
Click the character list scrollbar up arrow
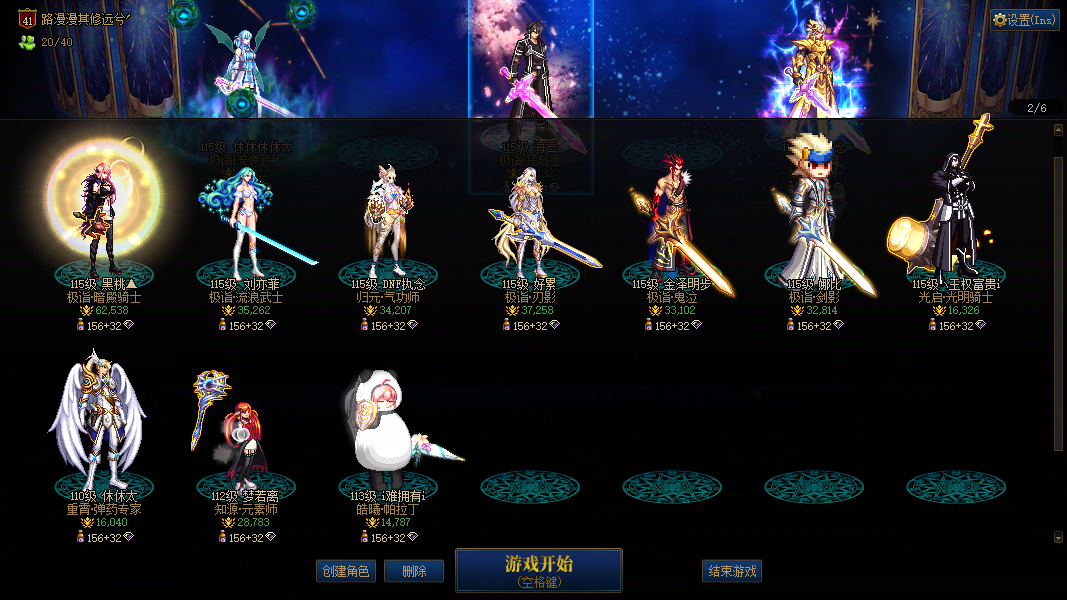click(1059, 129)
